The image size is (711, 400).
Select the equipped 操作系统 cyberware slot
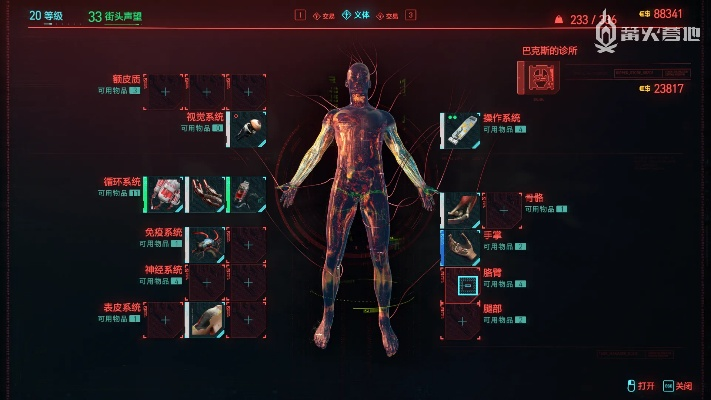coord(461,130)
